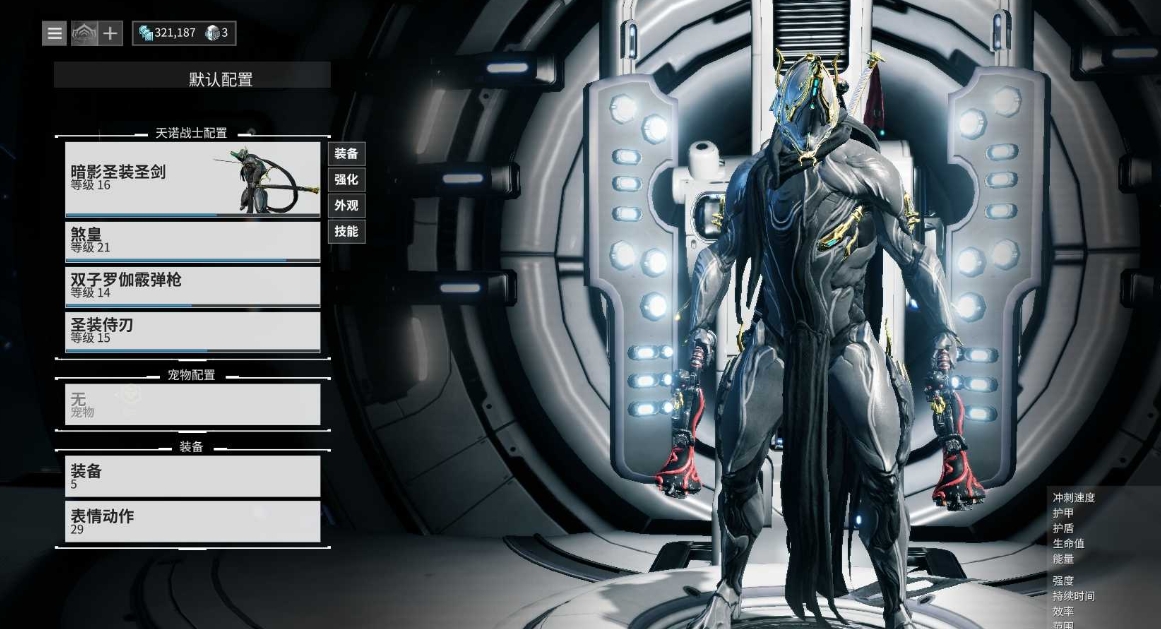1161x629 pixels.
Task: Choose the 双子罗伽霰弹枪 secondary weapon slot
Action: click(192, 285)
